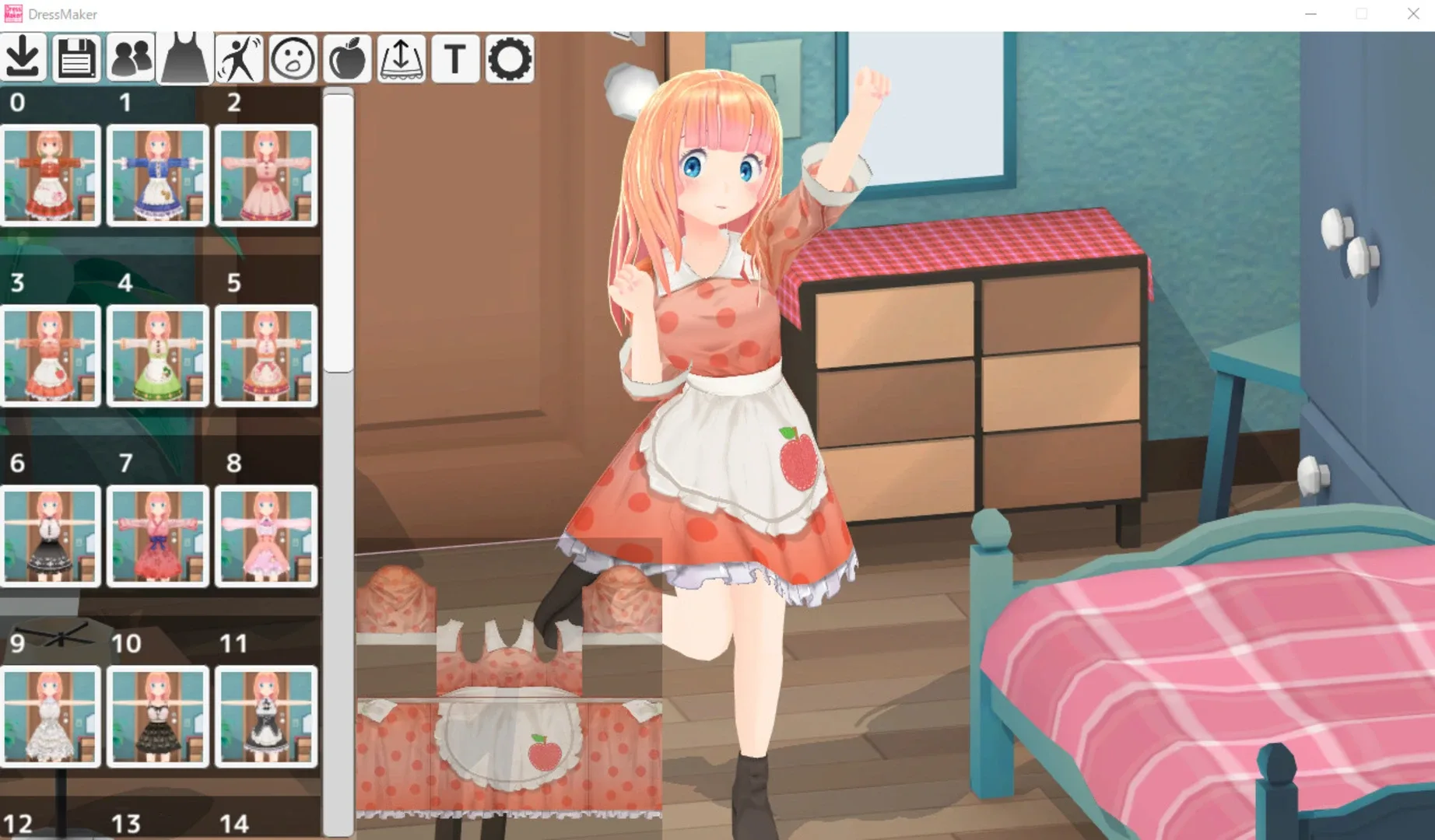The width and height of the screenshot is (1435, 840).
Task: Open the dress clothing selector
Action: [x=185, y=57]
